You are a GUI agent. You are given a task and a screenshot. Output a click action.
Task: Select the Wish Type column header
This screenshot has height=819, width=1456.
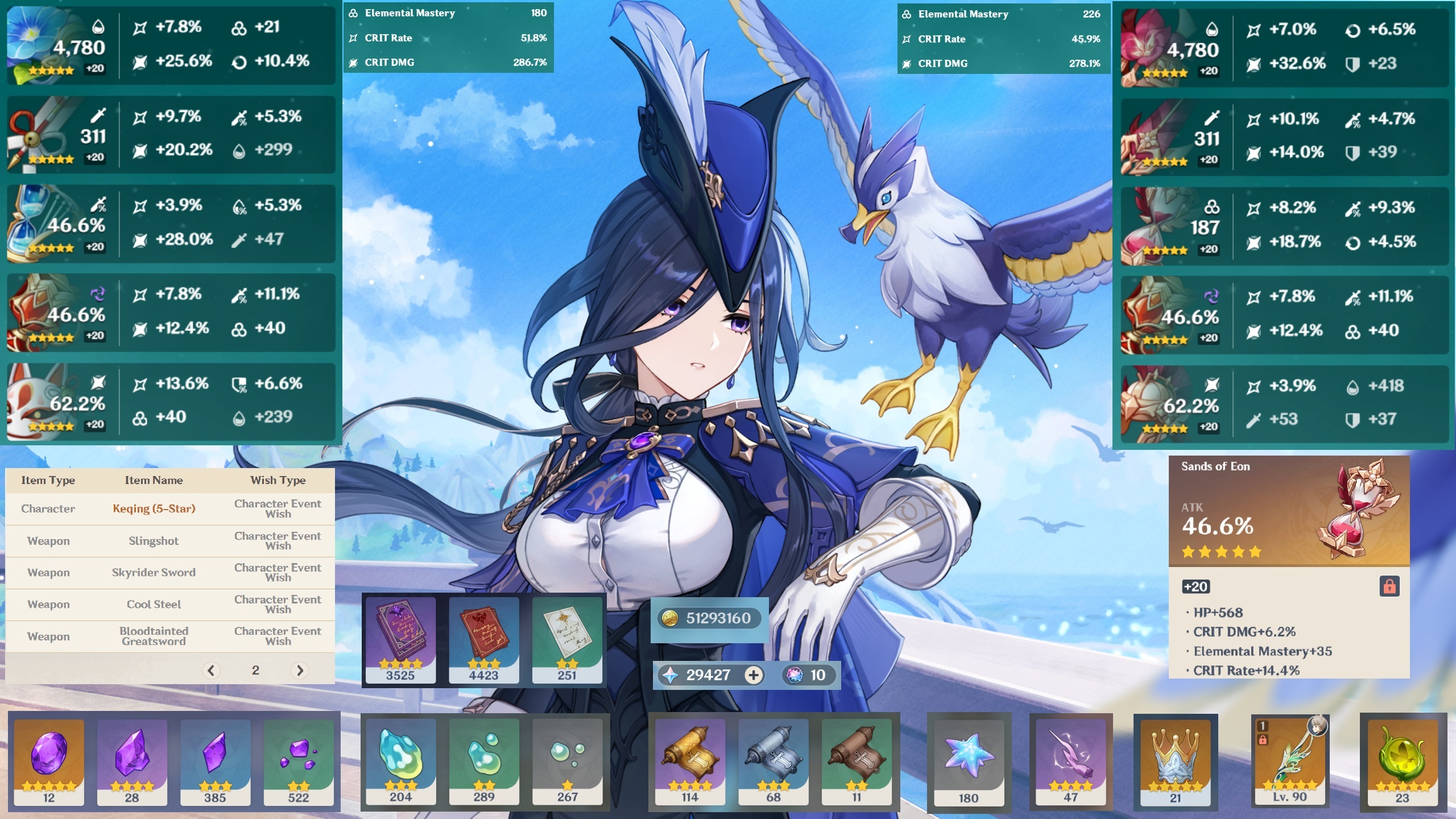(x=278, y=480)
